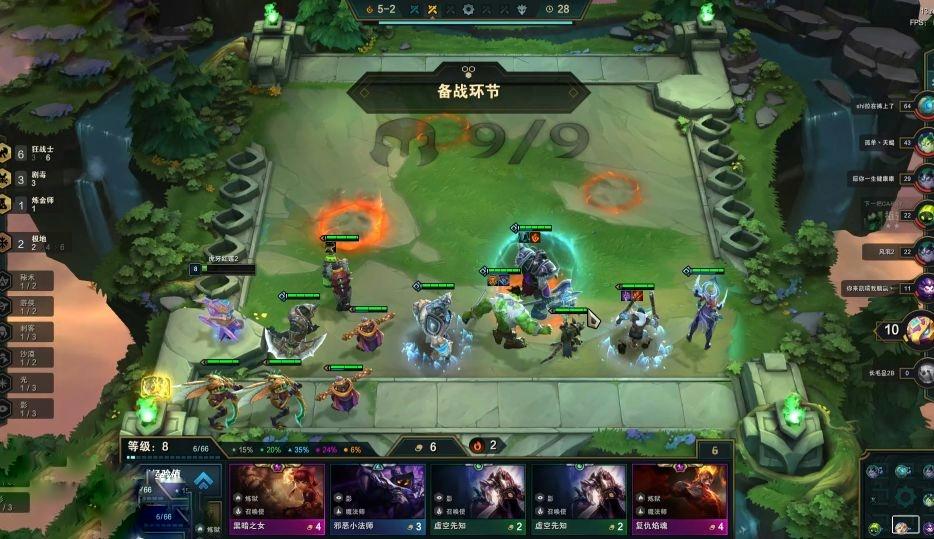Click the 刺客 trait entry
Screen dimensions: 934x539
(27, 329)
